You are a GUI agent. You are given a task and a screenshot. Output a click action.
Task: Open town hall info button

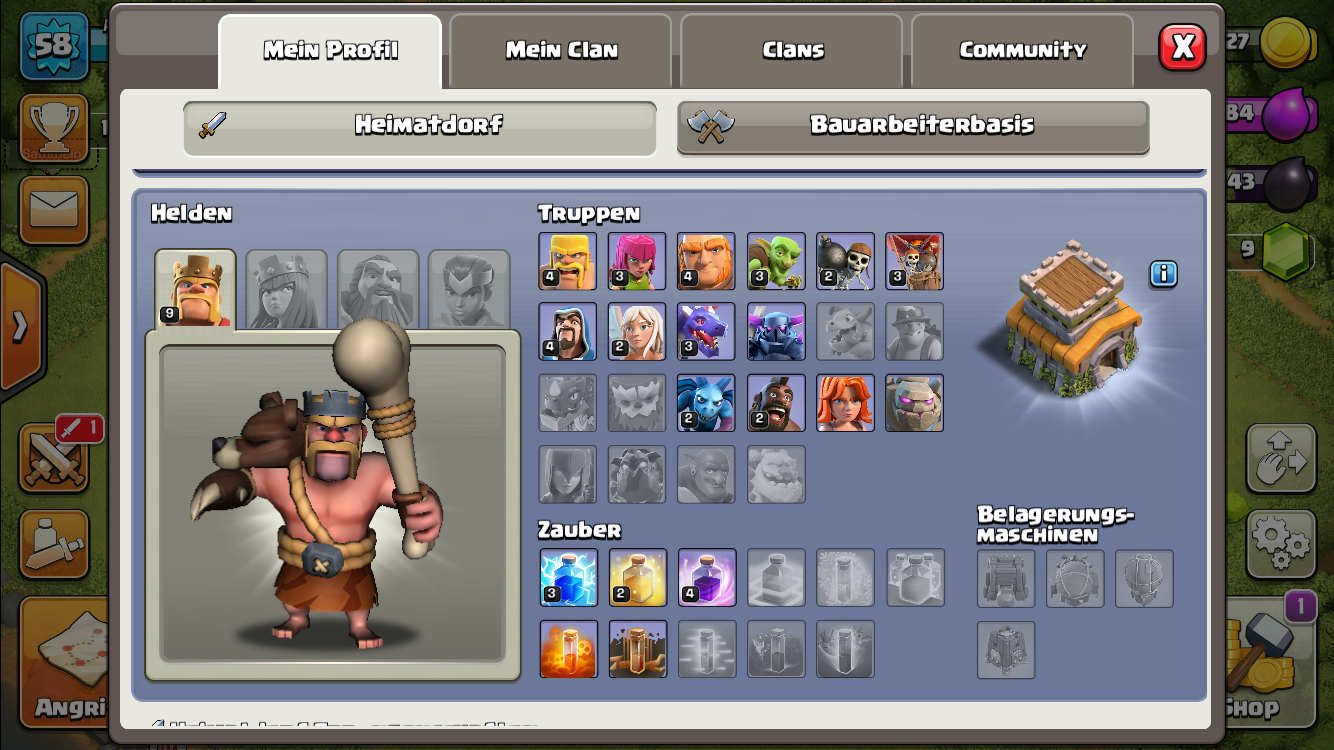(1163, 274)
